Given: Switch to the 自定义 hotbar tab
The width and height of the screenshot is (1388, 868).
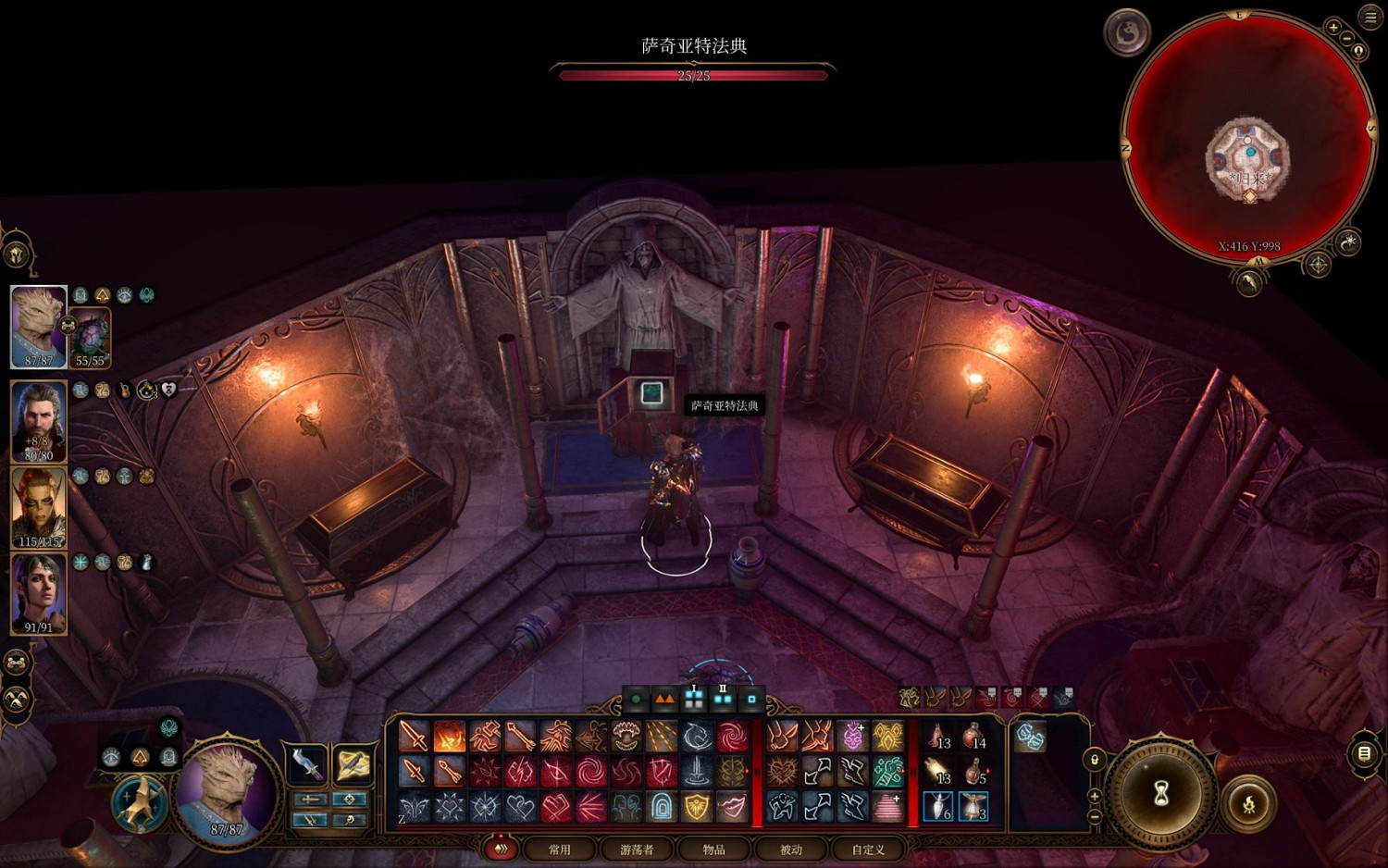Looking at the screenshot, I should pos(868,849).
